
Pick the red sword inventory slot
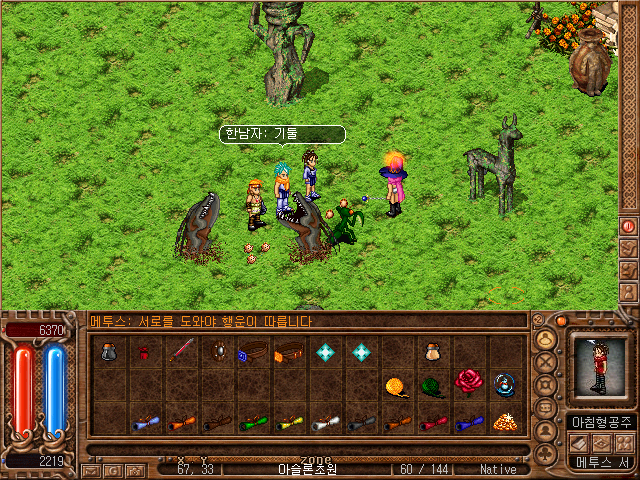pos(182,351)
